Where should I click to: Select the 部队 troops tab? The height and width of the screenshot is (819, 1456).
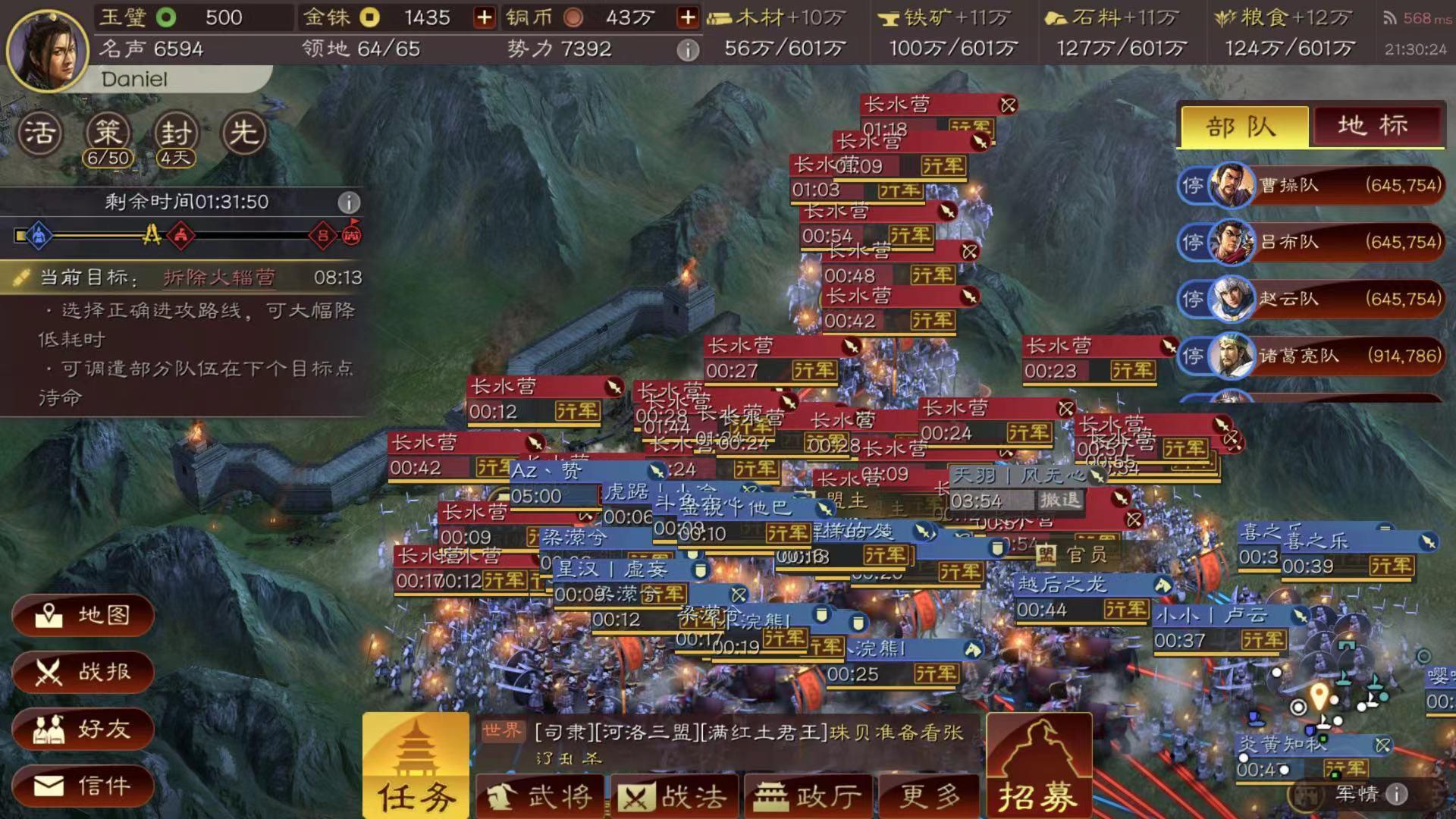pyautogui.click(x=1243, y=127)
